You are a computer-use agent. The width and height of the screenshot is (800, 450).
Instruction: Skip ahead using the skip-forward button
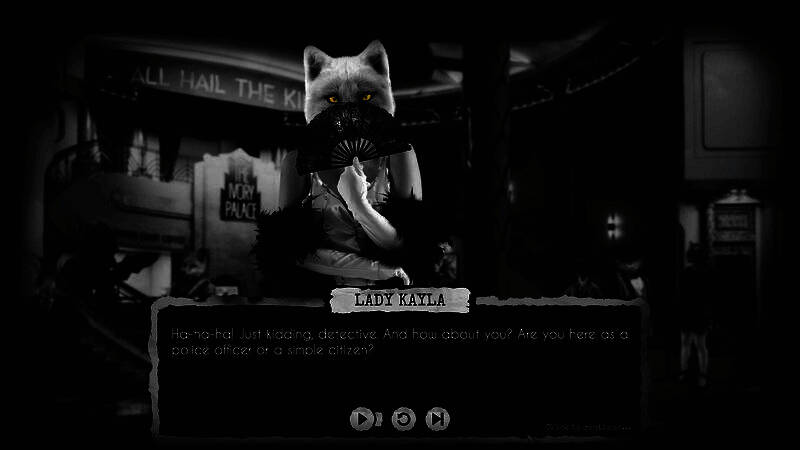click(x=437, y=419)
